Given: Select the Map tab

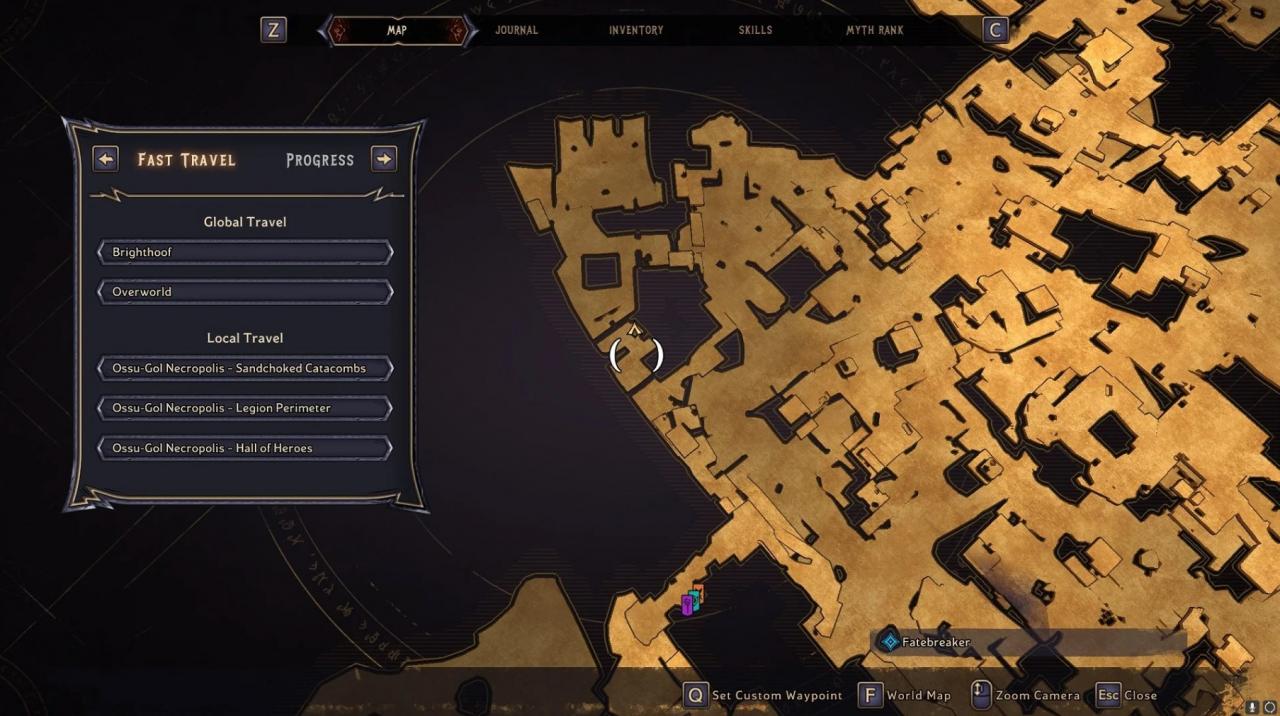Looking at the screenshot, I should [397, 30].
